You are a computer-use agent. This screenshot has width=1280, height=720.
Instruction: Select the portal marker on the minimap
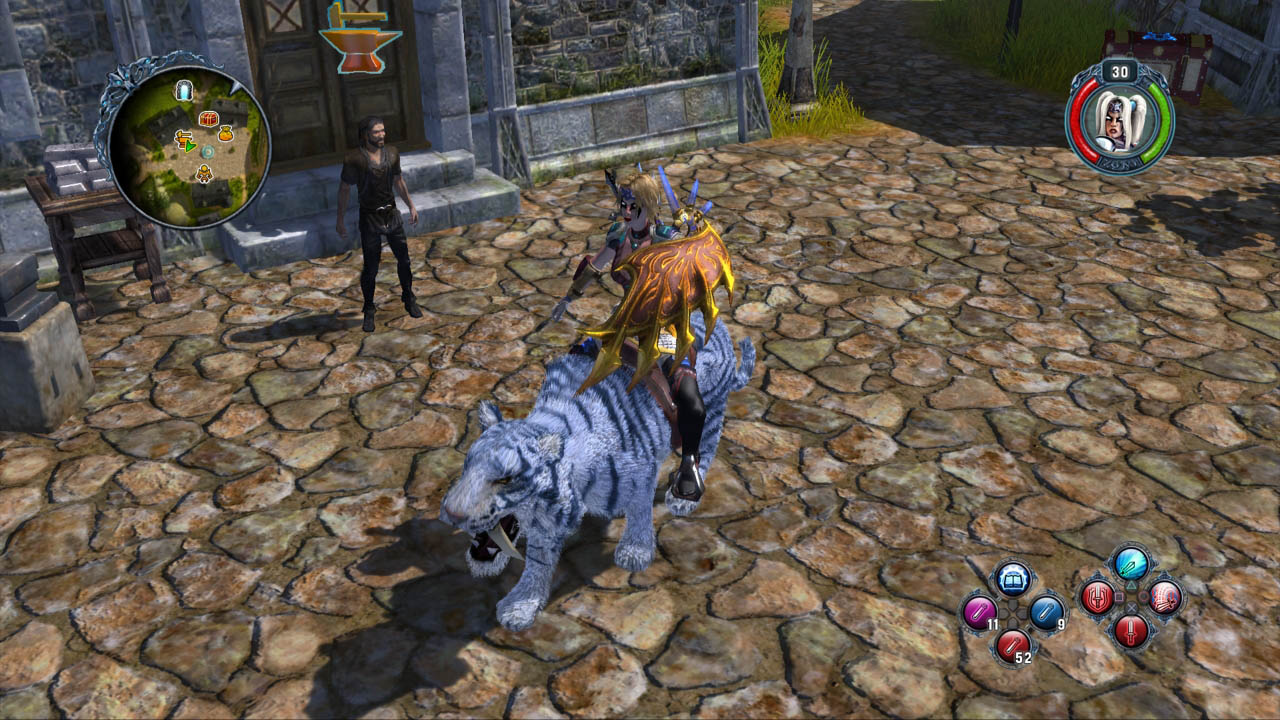(x=184, y=91)
